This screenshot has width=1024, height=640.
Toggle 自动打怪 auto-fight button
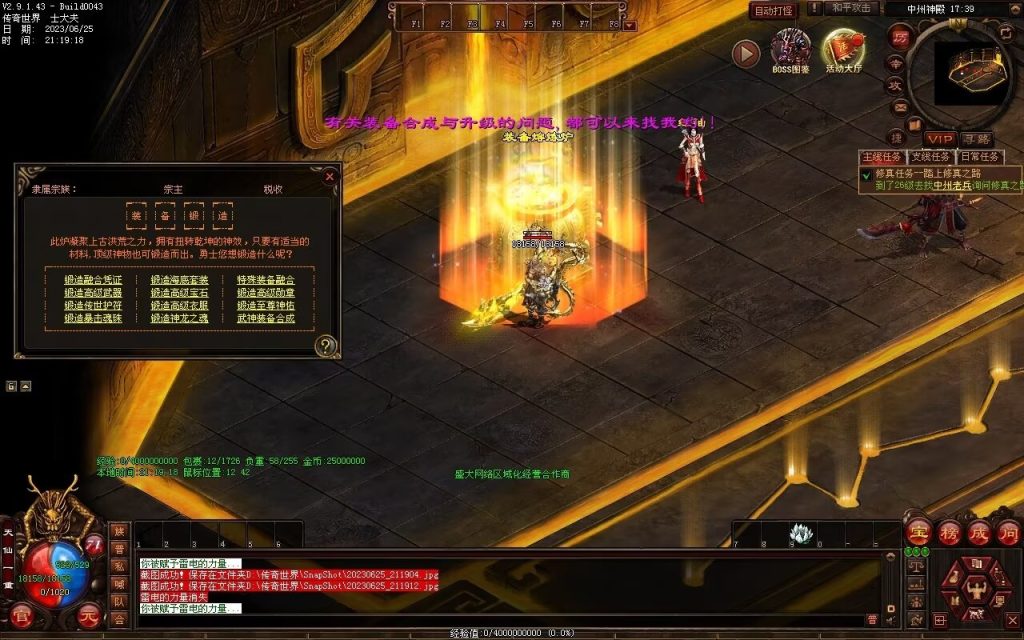pos(773,10)
